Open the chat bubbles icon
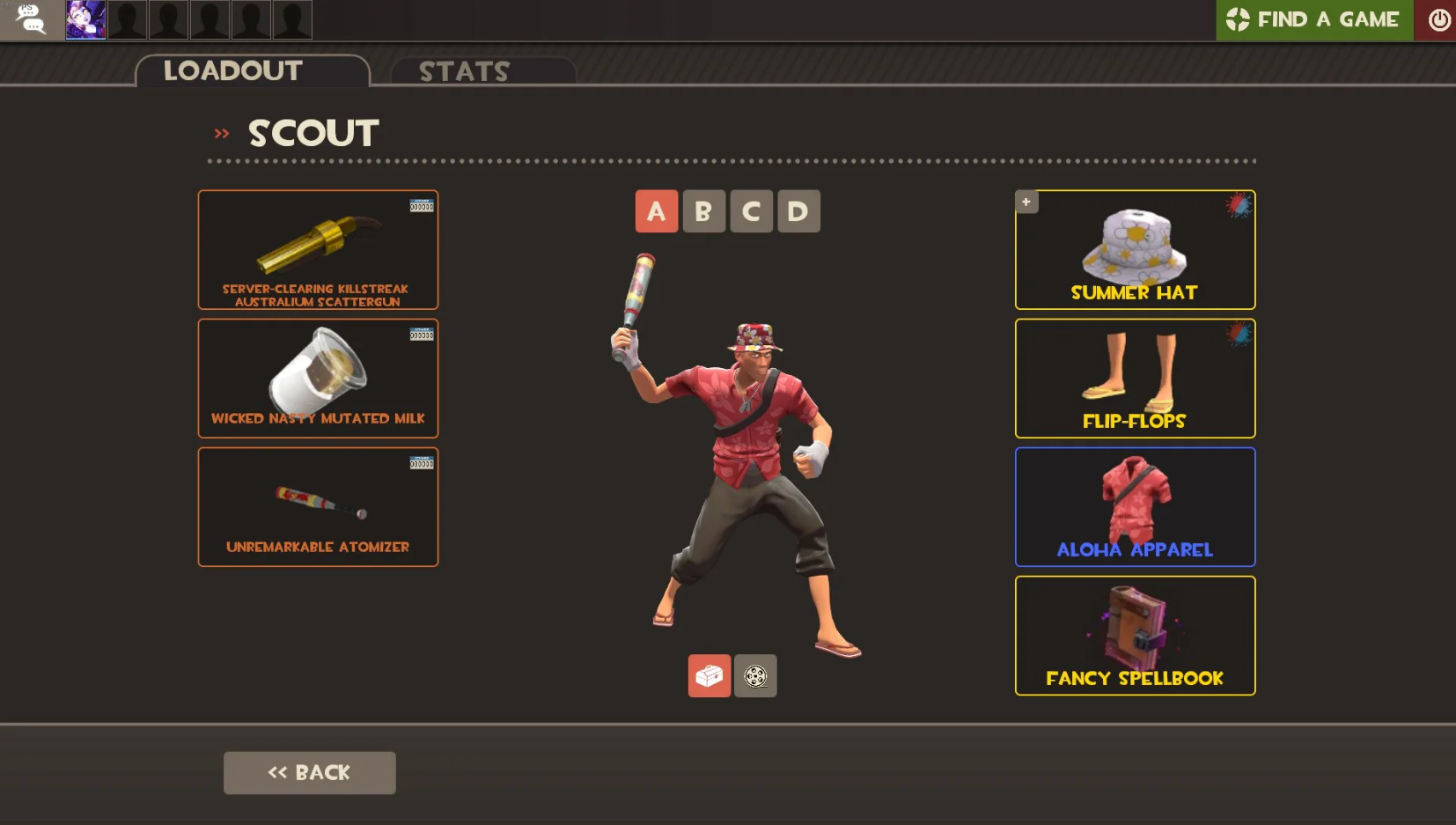1456x825 pixels. coord(32,19)
